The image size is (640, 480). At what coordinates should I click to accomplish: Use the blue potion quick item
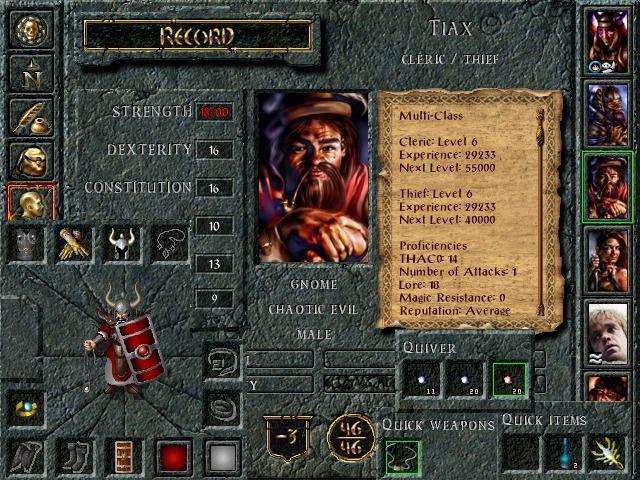coord(563,454)
